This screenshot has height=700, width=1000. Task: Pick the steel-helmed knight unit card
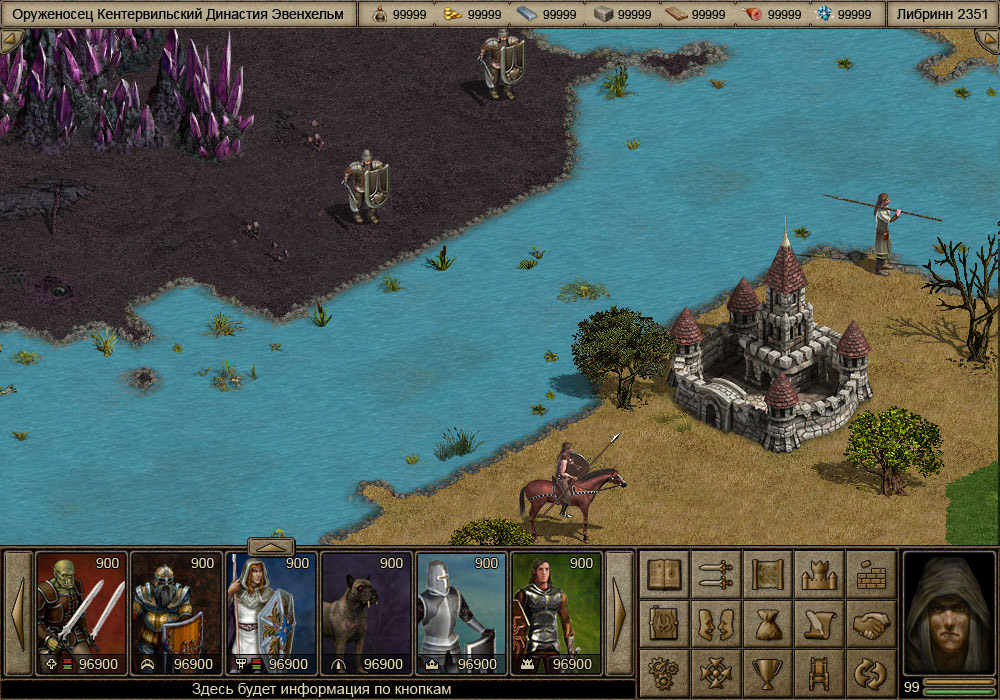[461, 613]
